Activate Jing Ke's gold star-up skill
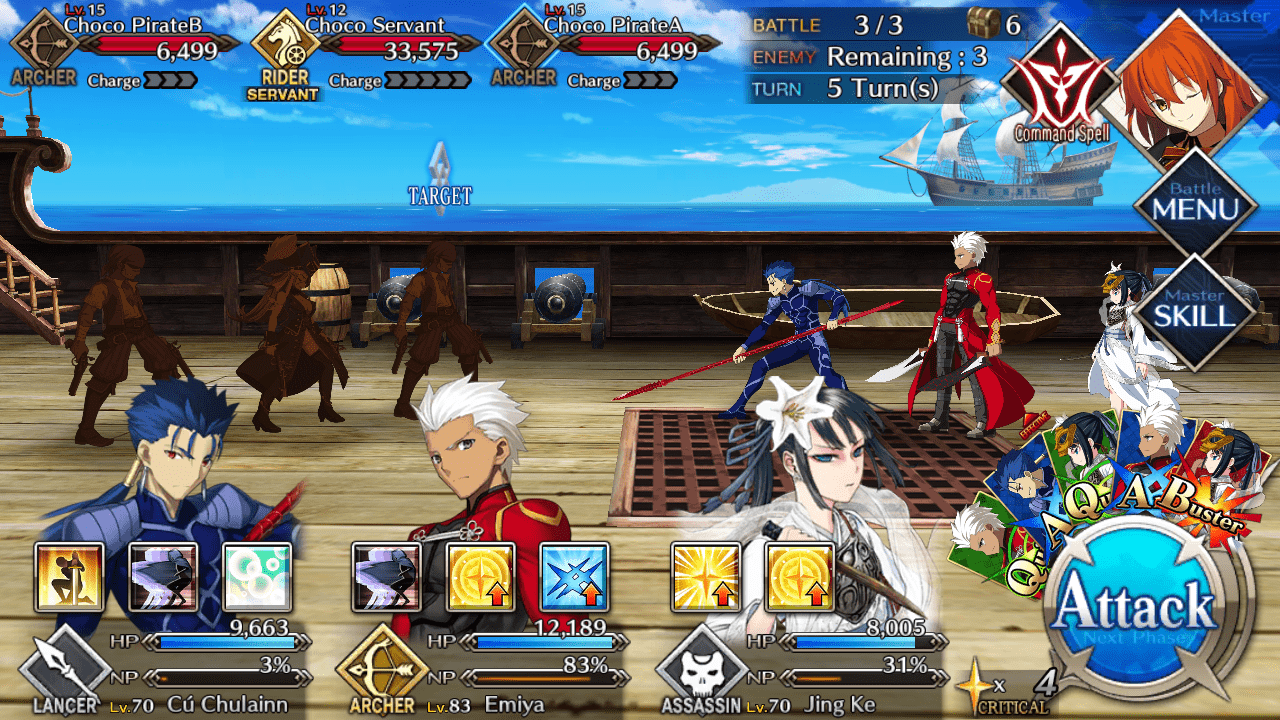The image size is (1280, 720). pos(705,577)
